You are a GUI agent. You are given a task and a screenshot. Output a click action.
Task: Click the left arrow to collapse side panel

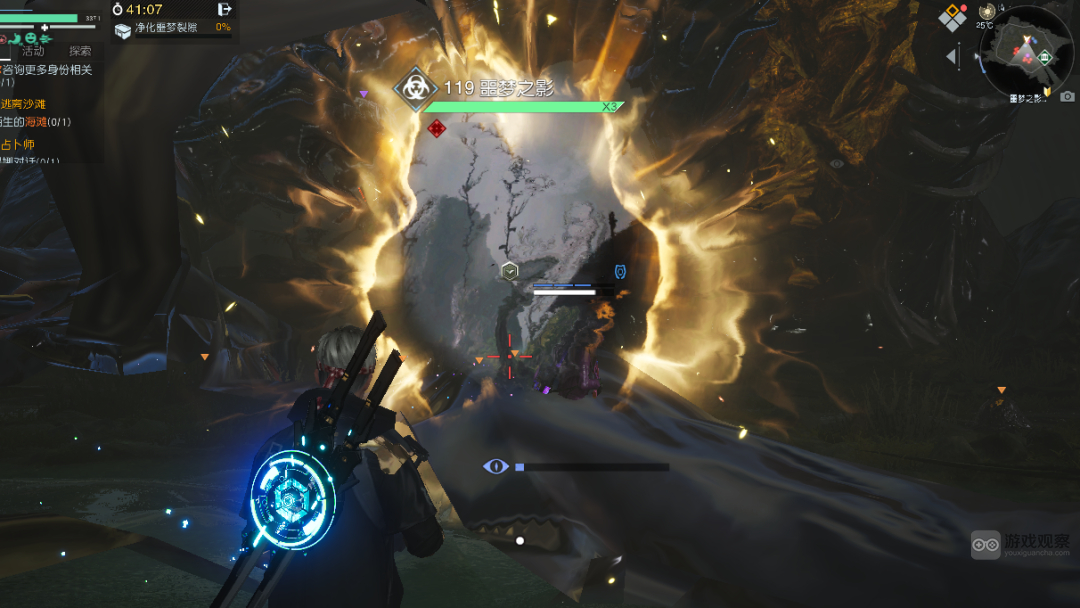coord(952,57)
